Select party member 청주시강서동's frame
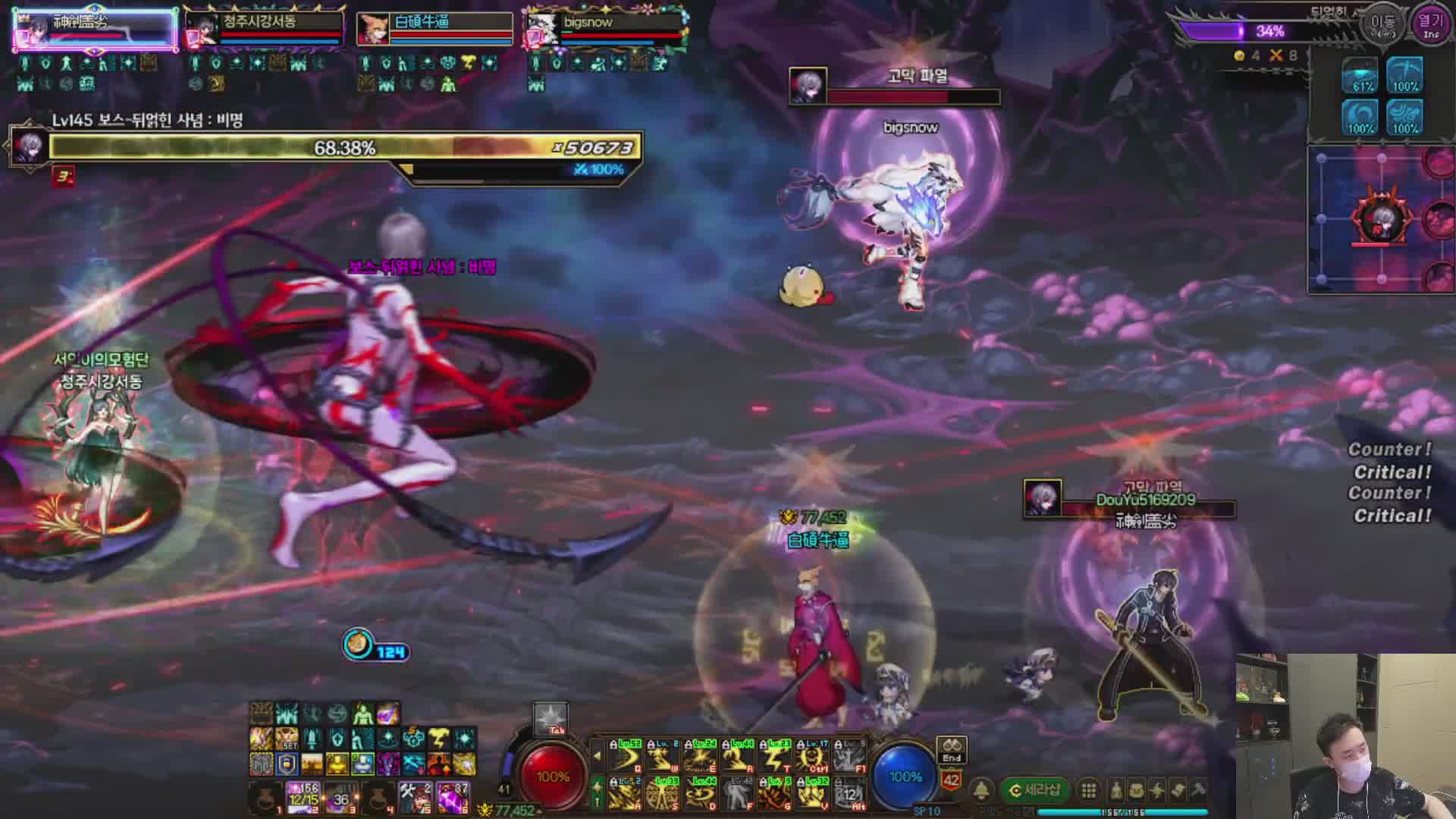This screenshot has height=819, width=1456. 264,27
